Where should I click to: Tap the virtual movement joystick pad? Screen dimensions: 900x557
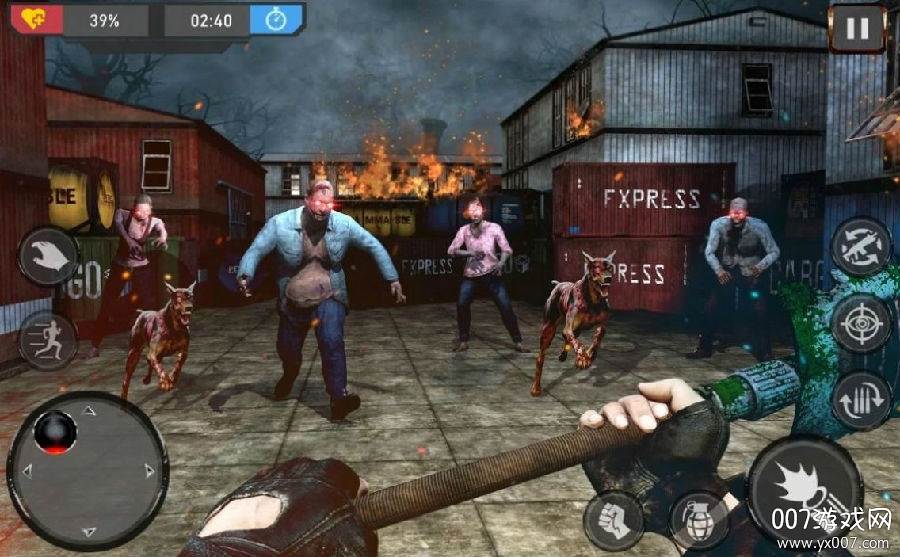click(87, 468)
